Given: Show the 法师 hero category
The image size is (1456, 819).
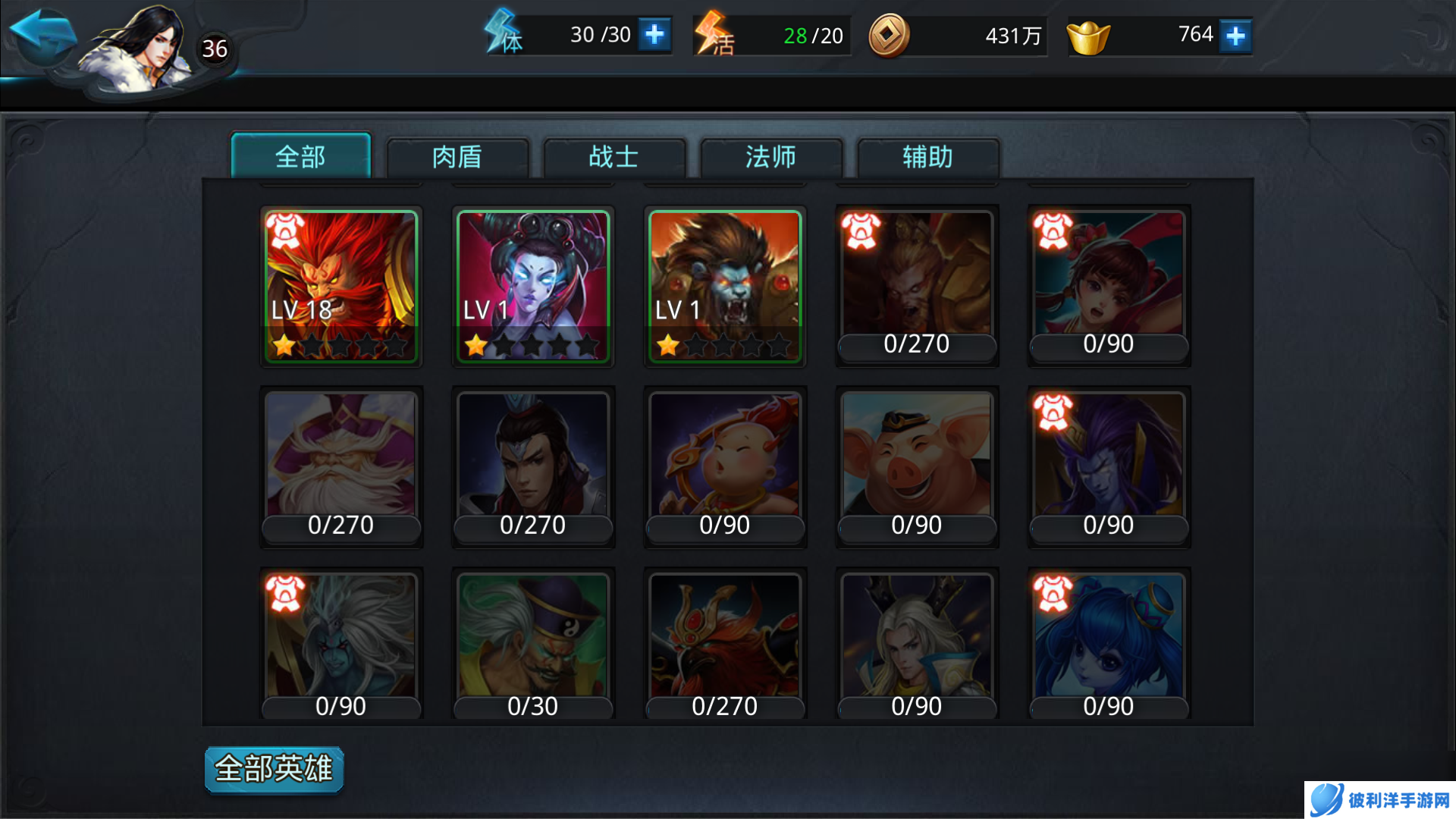Looking at the screenshot, I should (x=770, y=157).
